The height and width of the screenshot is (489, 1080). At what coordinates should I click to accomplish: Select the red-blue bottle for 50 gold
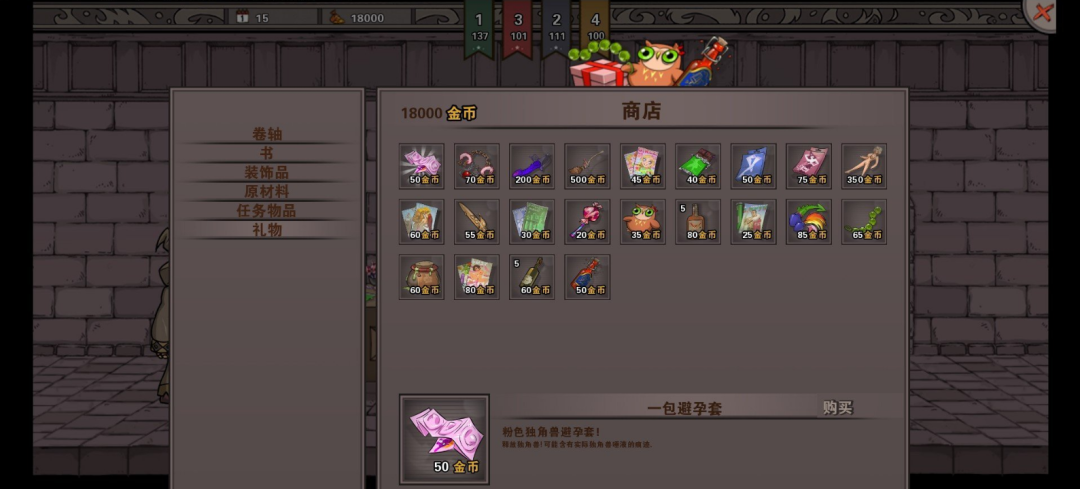[x=587, y=277]
